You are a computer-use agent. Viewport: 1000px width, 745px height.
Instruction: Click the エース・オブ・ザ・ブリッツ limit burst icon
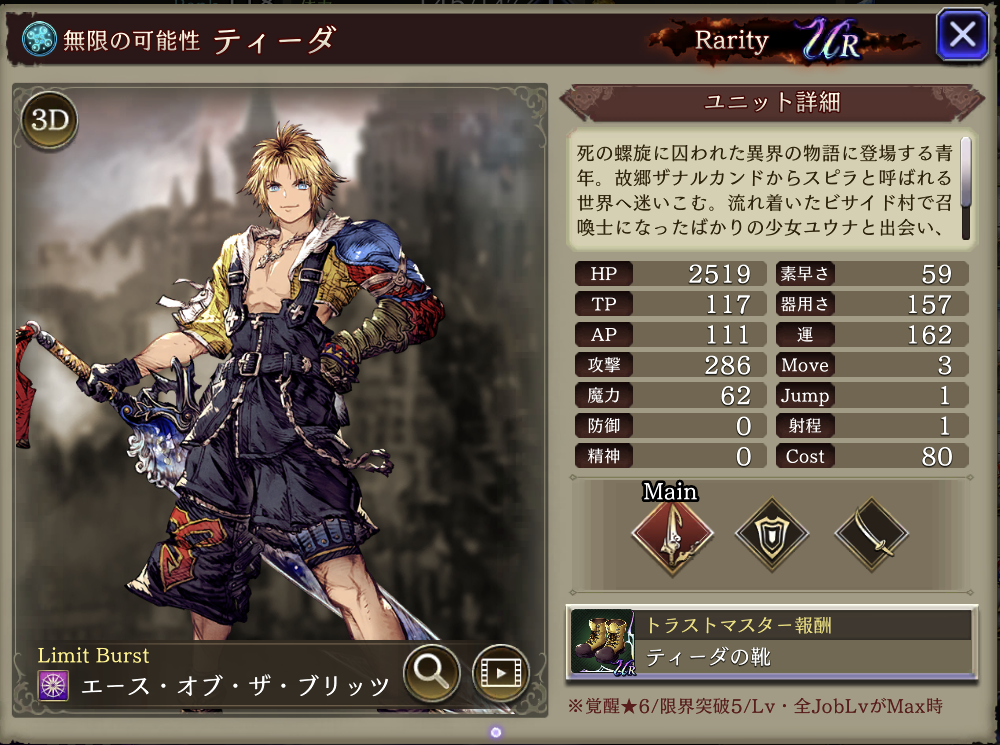click(x=53, y=686)
